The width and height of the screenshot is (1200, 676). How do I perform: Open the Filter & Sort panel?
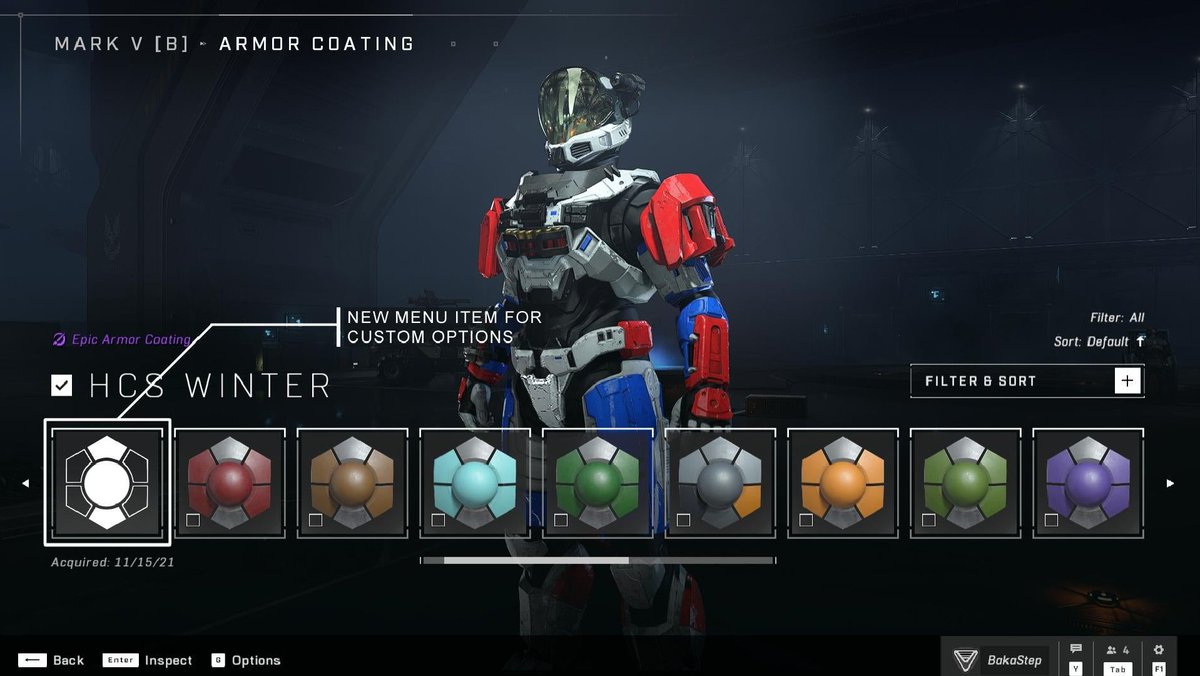1027,381
